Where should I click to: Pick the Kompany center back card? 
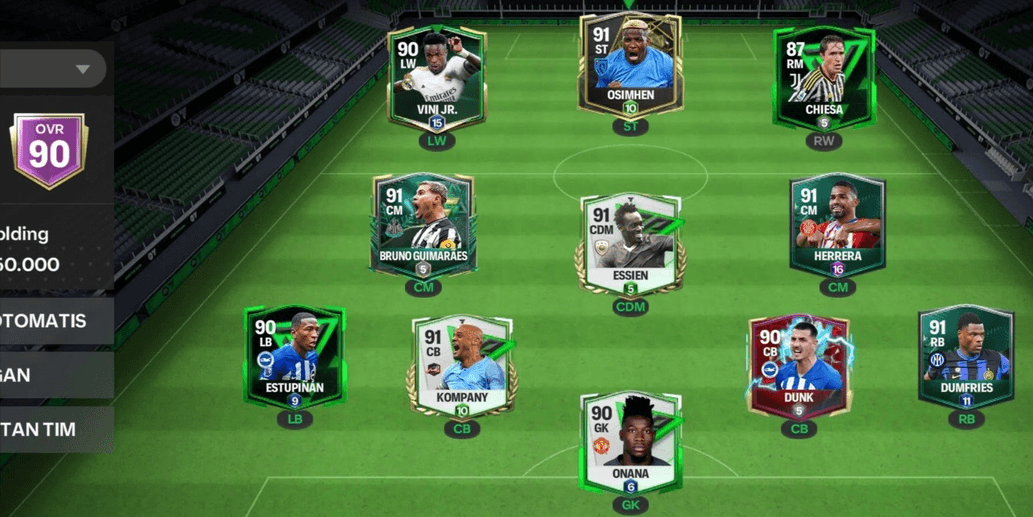(461, 368)
